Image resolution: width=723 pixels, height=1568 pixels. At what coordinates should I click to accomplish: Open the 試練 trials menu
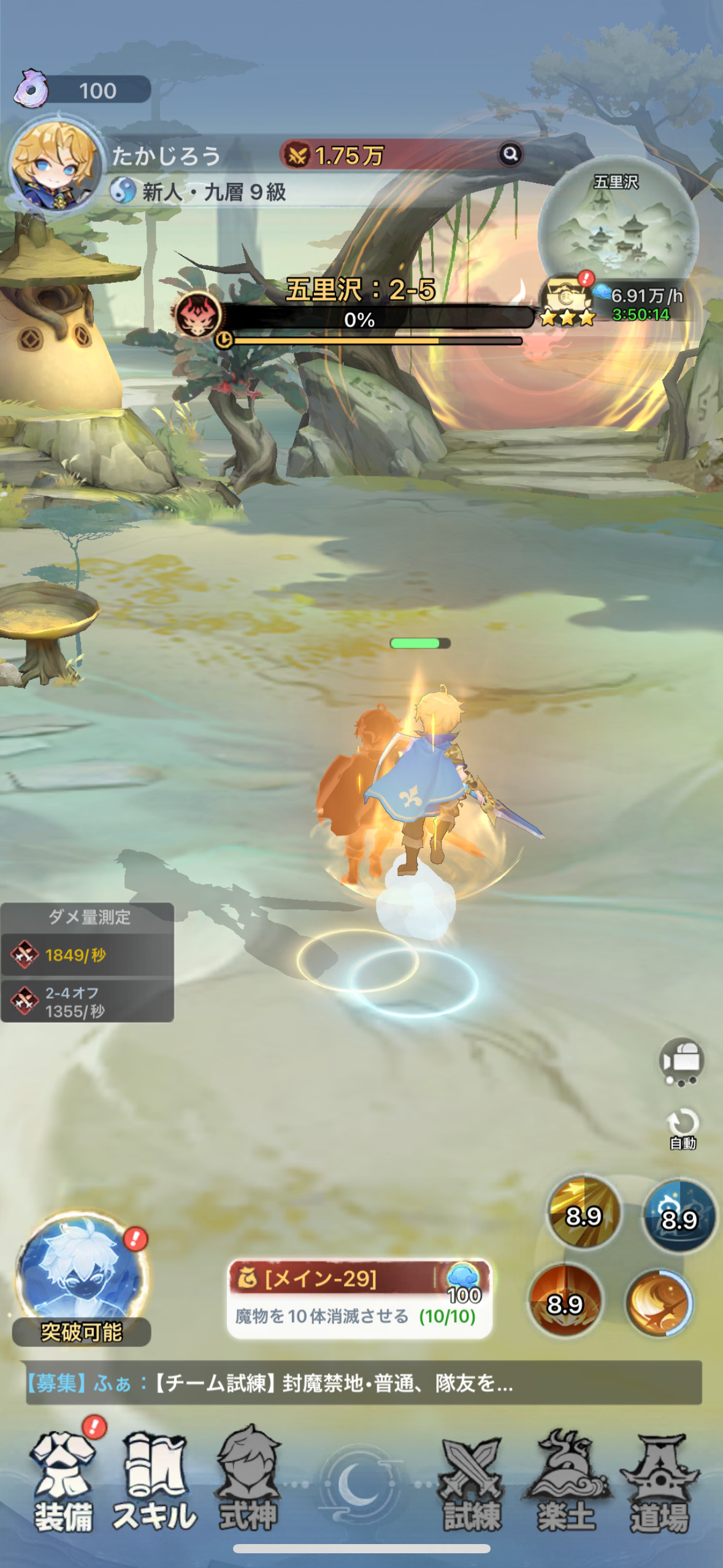pos(472,1482)
